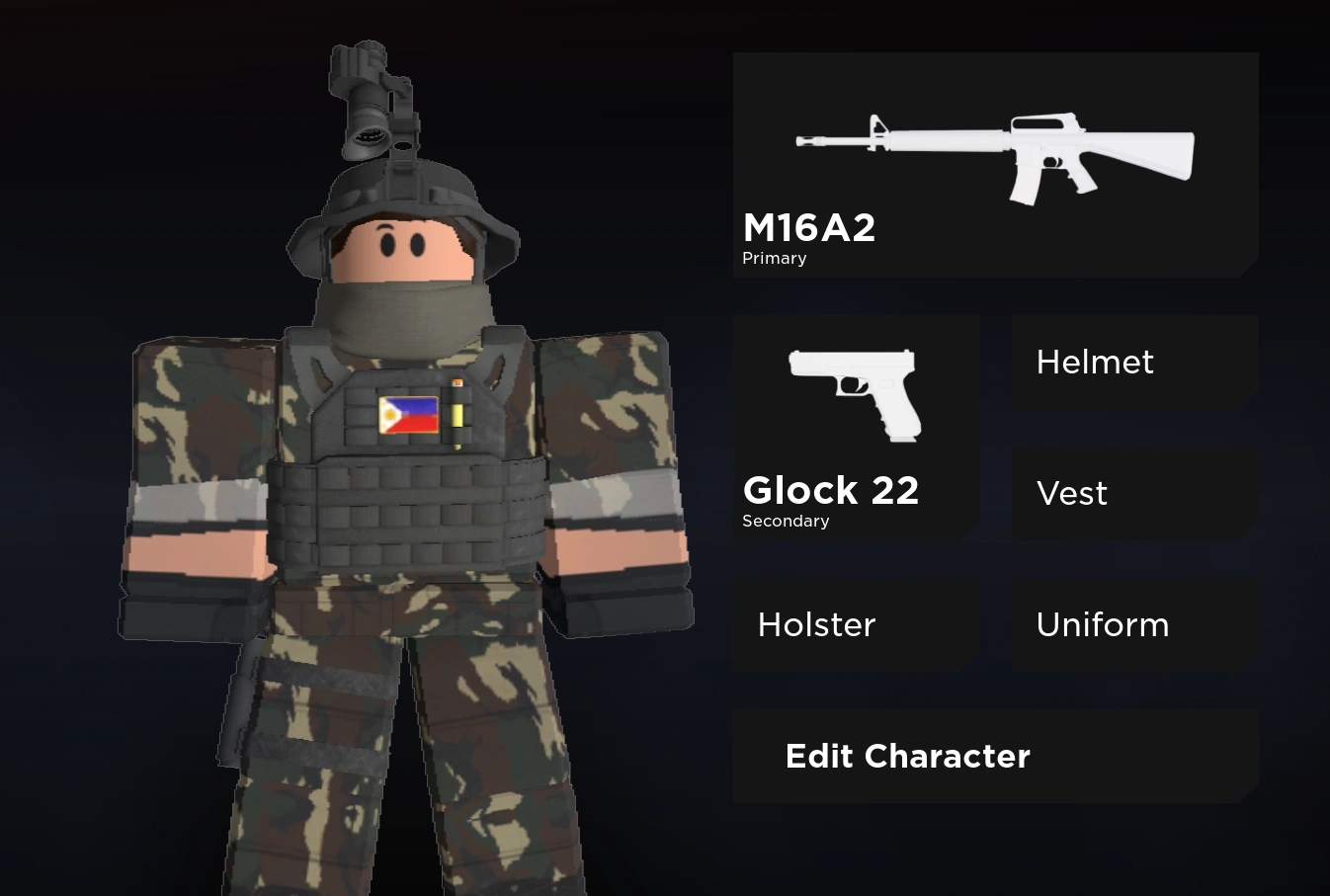The image size is (1330, 896).
Task: Click the Glock 22 weapon name label
Action: [831, 490]
